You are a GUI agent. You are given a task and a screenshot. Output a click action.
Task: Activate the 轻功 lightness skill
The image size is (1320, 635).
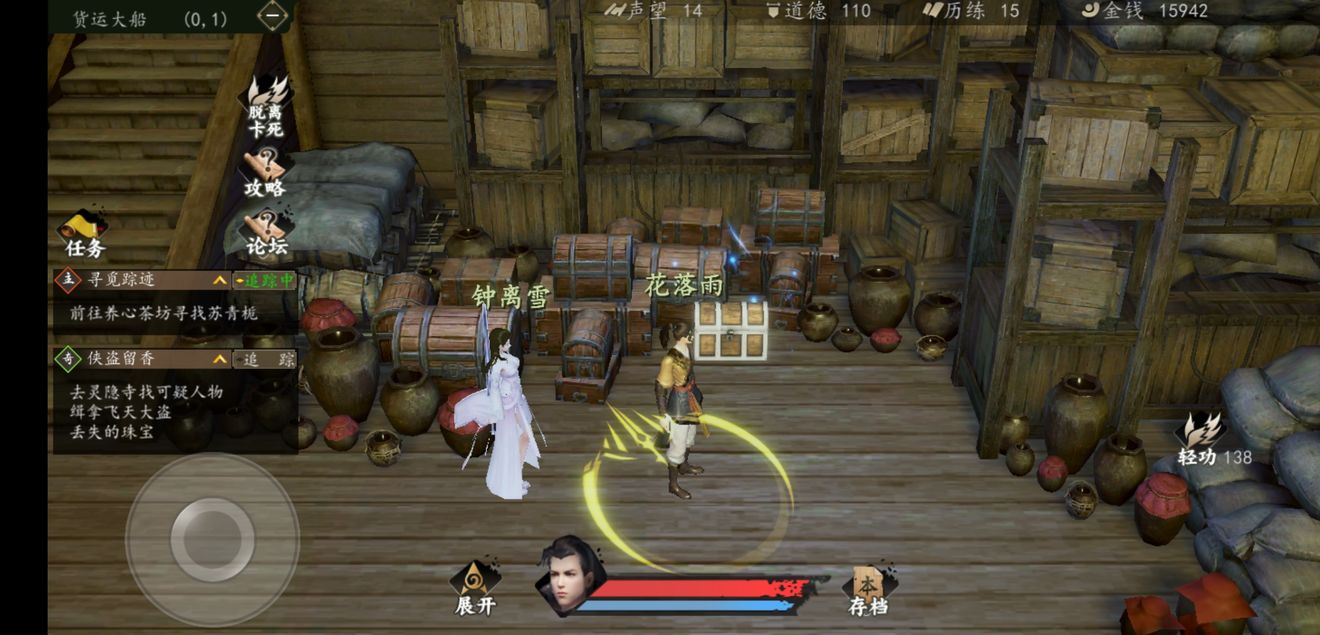pos(1203,438)
